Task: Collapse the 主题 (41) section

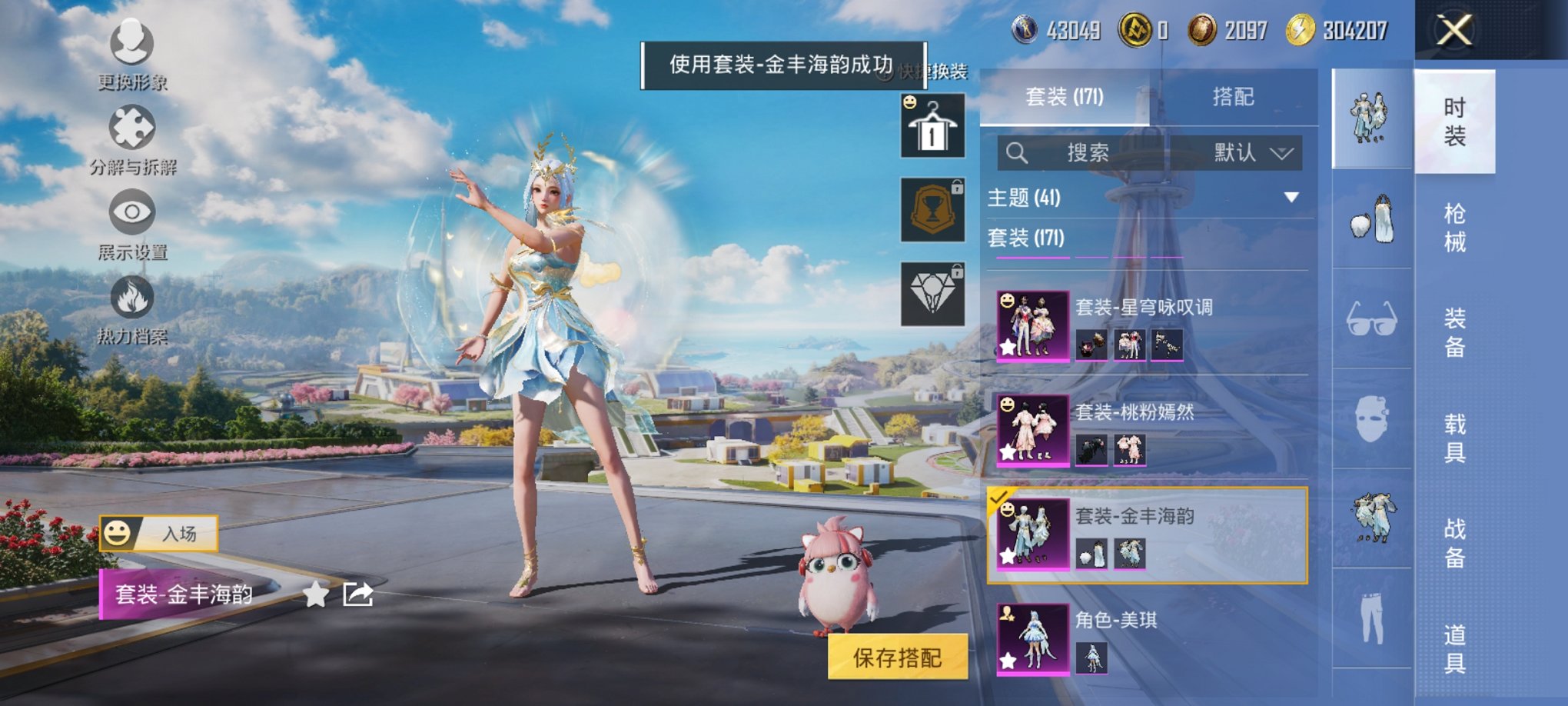Action: click(1293, 196)
